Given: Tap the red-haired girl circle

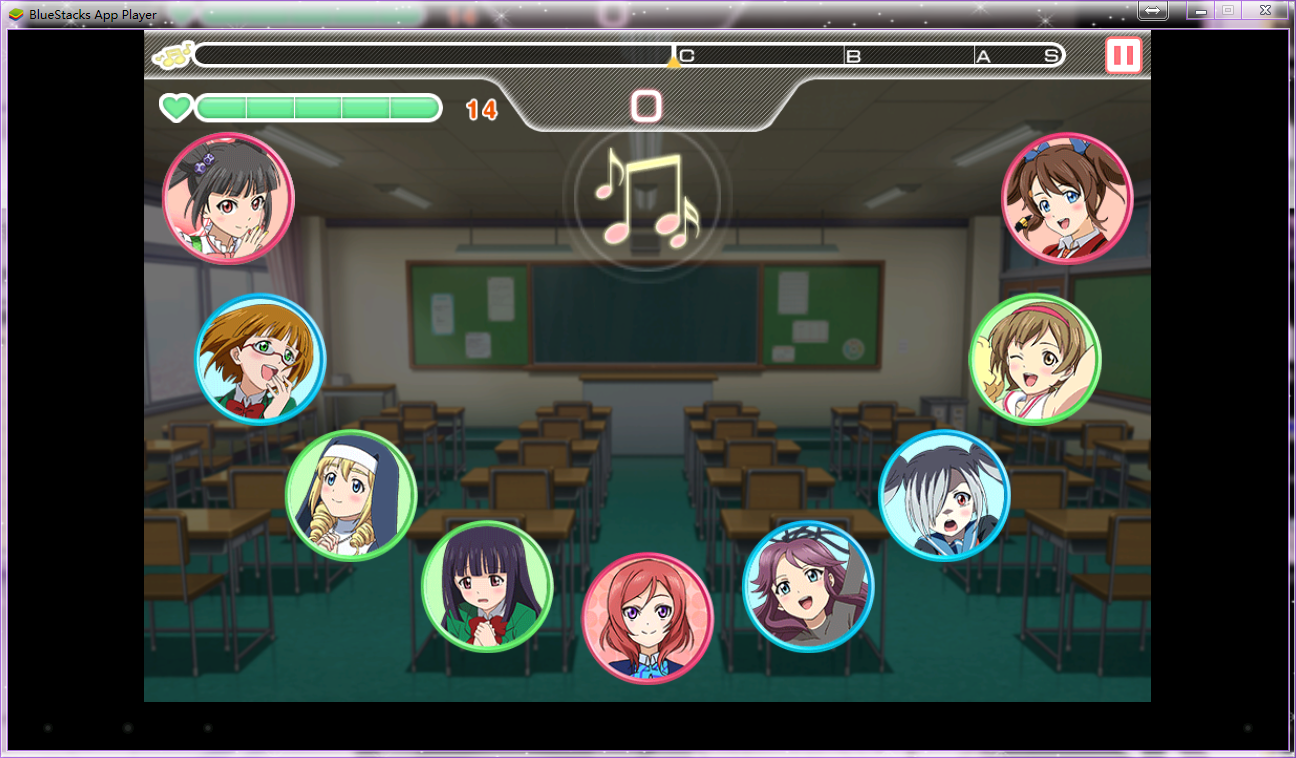Looking at the screenshot, I should [x=647, y=618].
